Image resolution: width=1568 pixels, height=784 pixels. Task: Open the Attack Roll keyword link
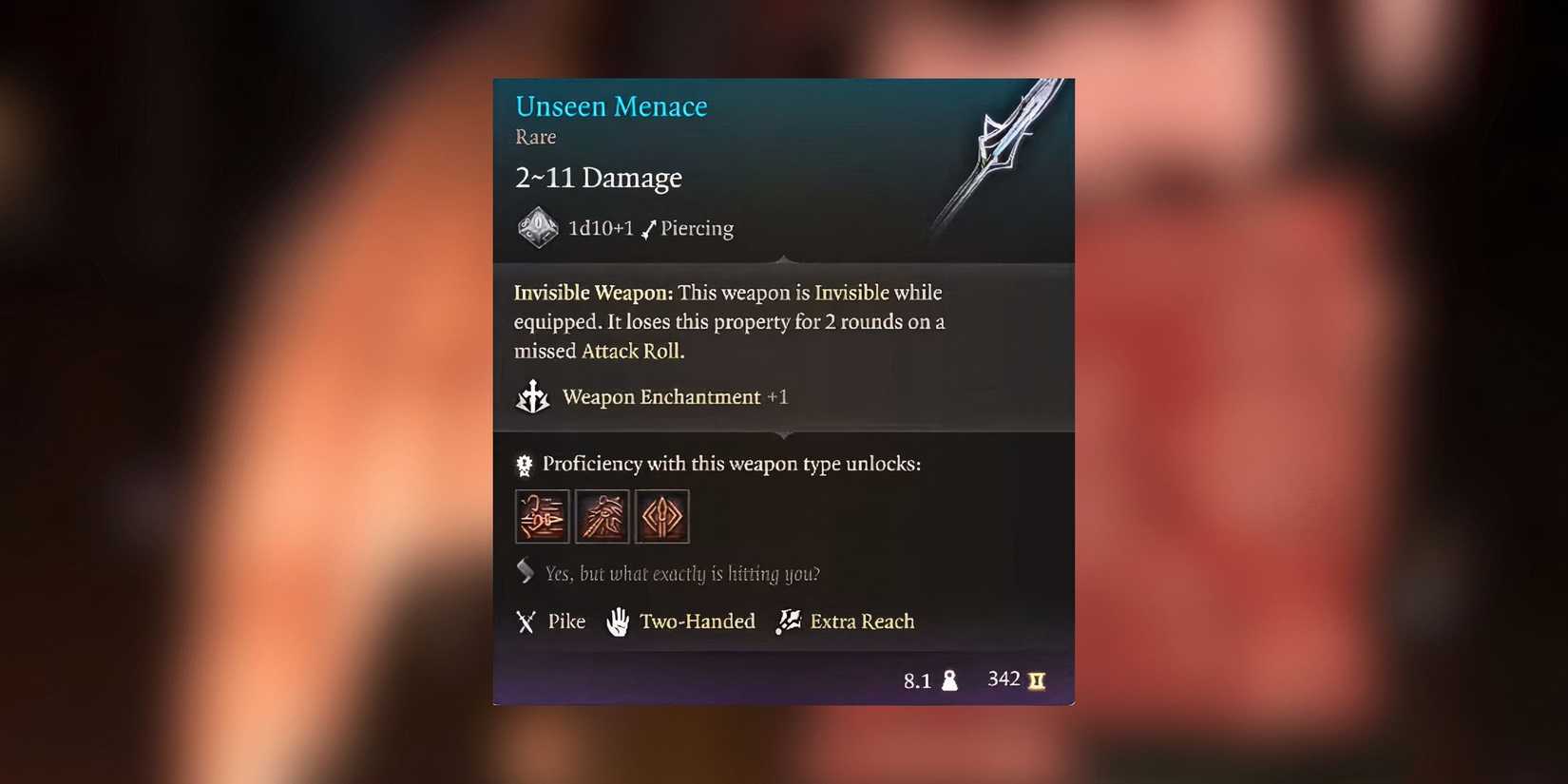pyautogui.click(x=631, y=351)
